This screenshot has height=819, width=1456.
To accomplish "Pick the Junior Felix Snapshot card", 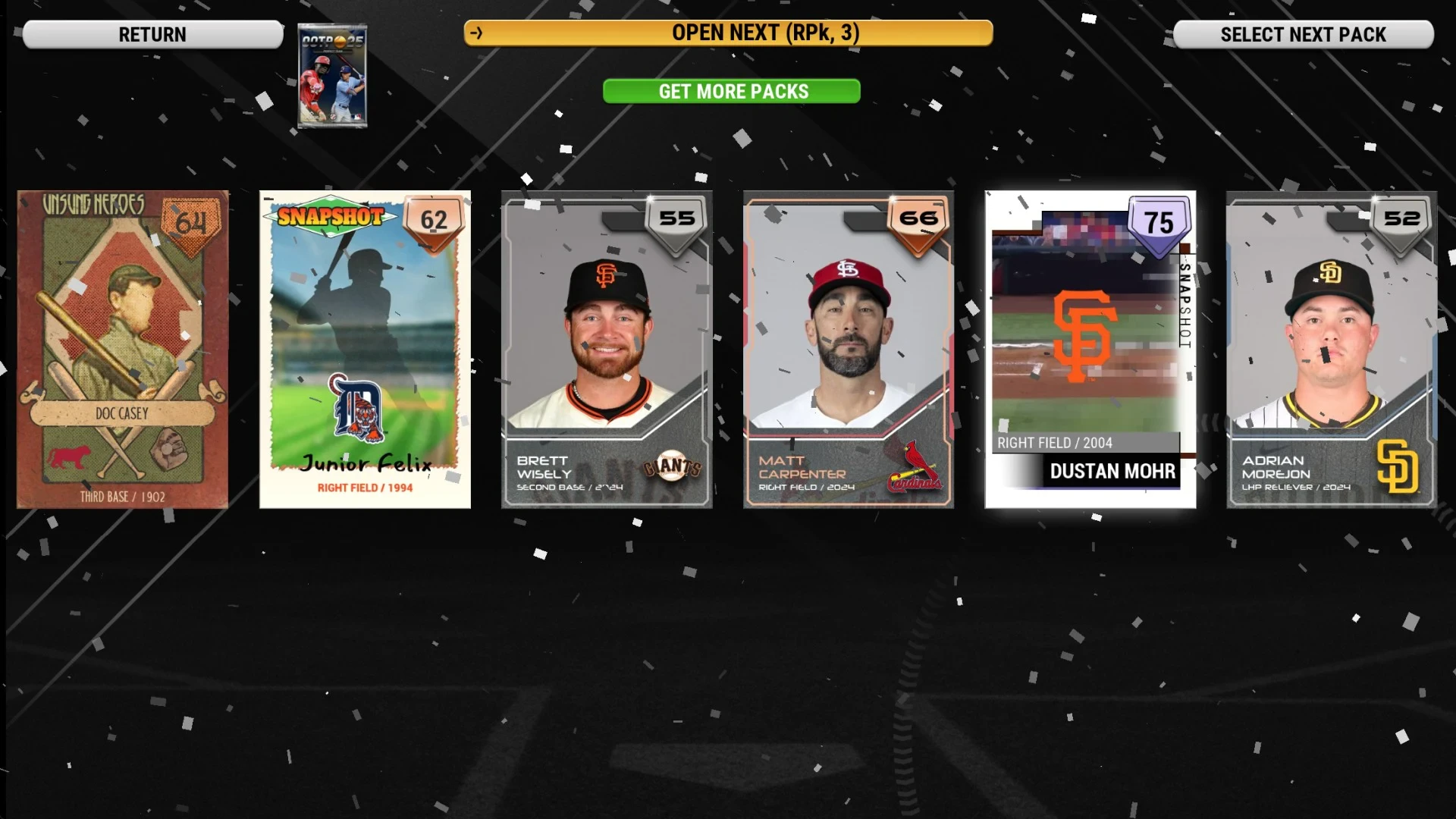I will coord(365,349).
